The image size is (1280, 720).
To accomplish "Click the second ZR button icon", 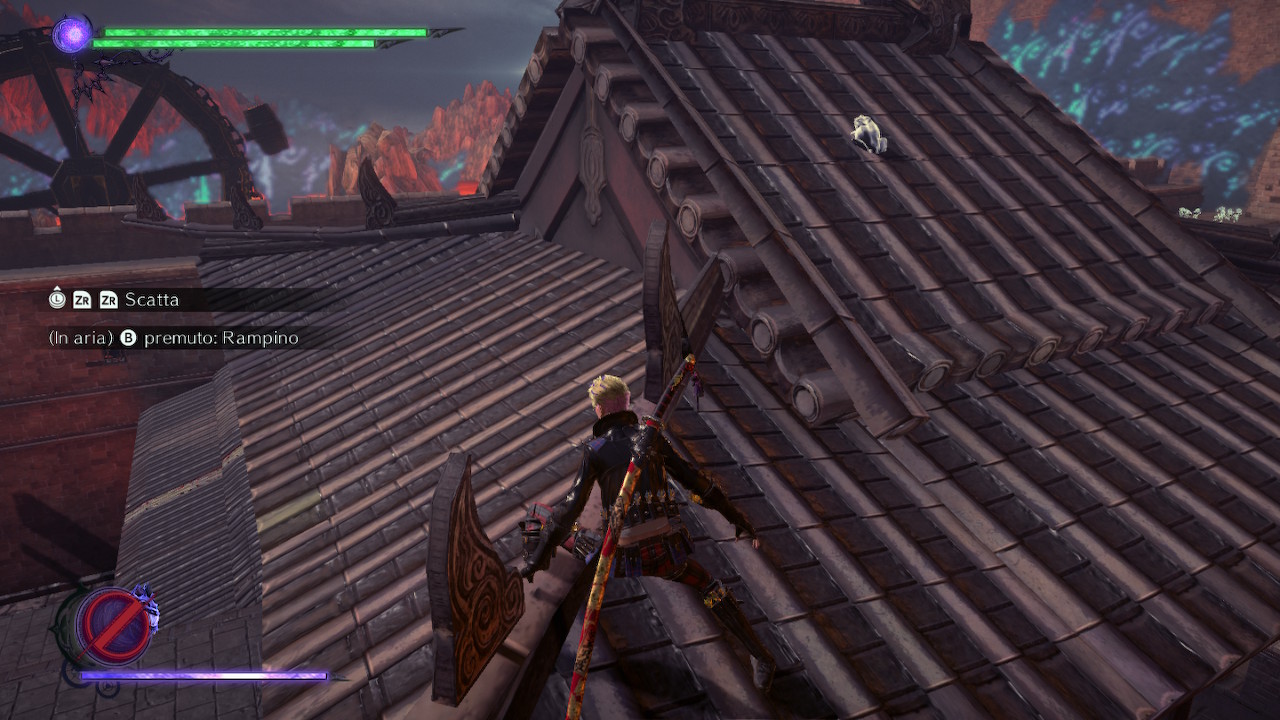I will (x=107, y=299).
